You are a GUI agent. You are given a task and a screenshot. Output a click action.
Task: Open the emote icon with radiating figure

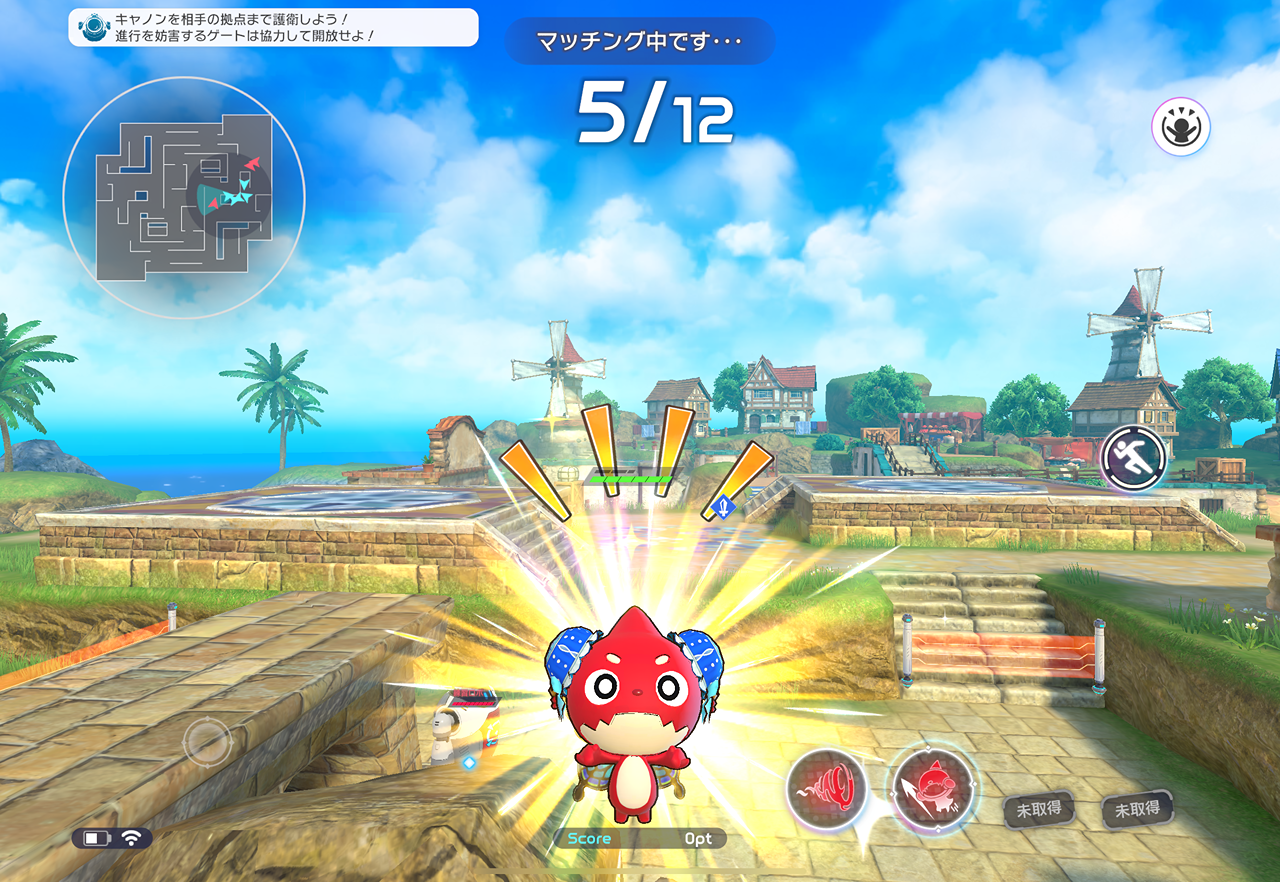coord(1180,127)
